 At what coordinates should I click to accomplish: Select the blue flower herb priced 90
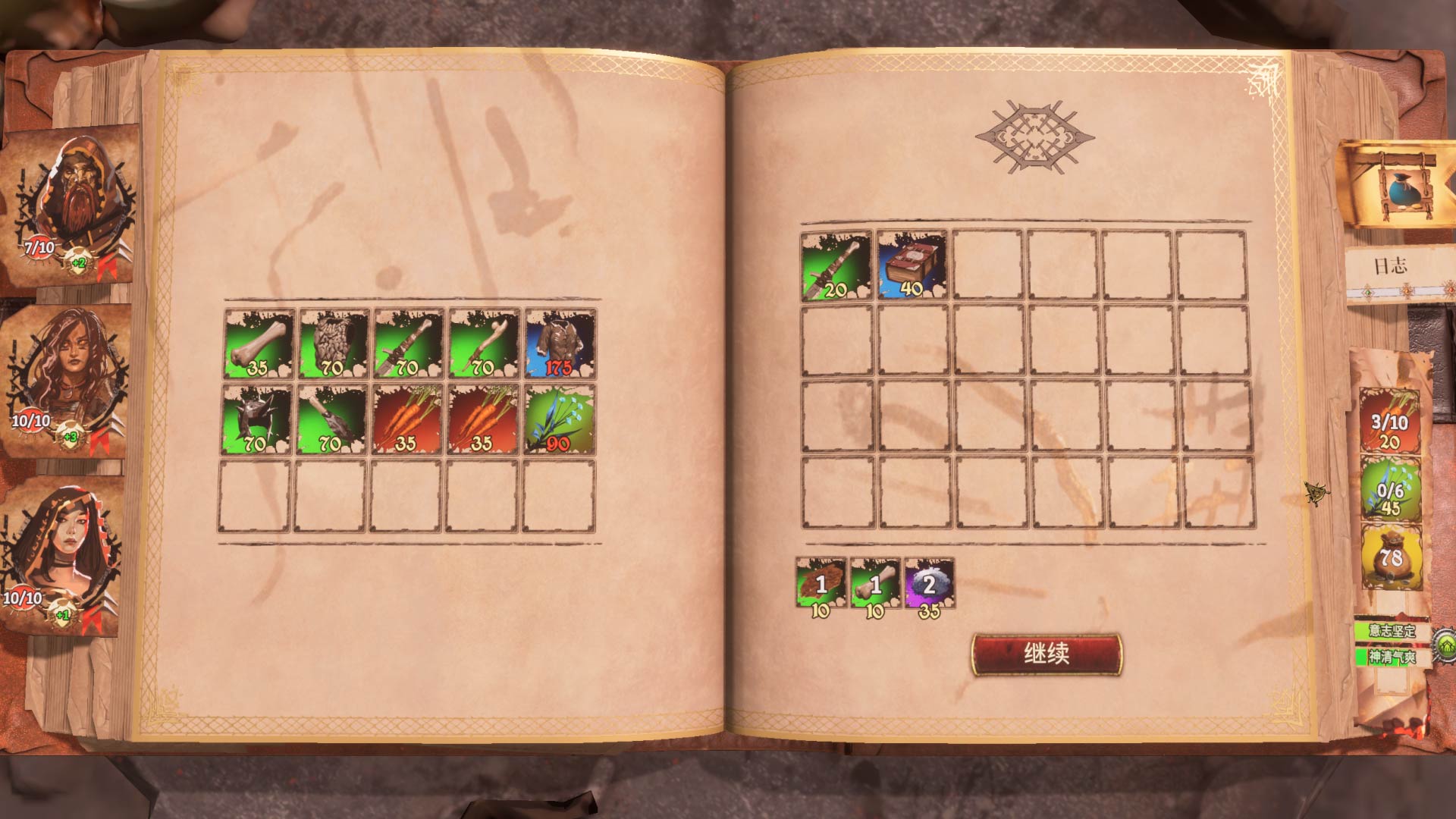point(560,419)
